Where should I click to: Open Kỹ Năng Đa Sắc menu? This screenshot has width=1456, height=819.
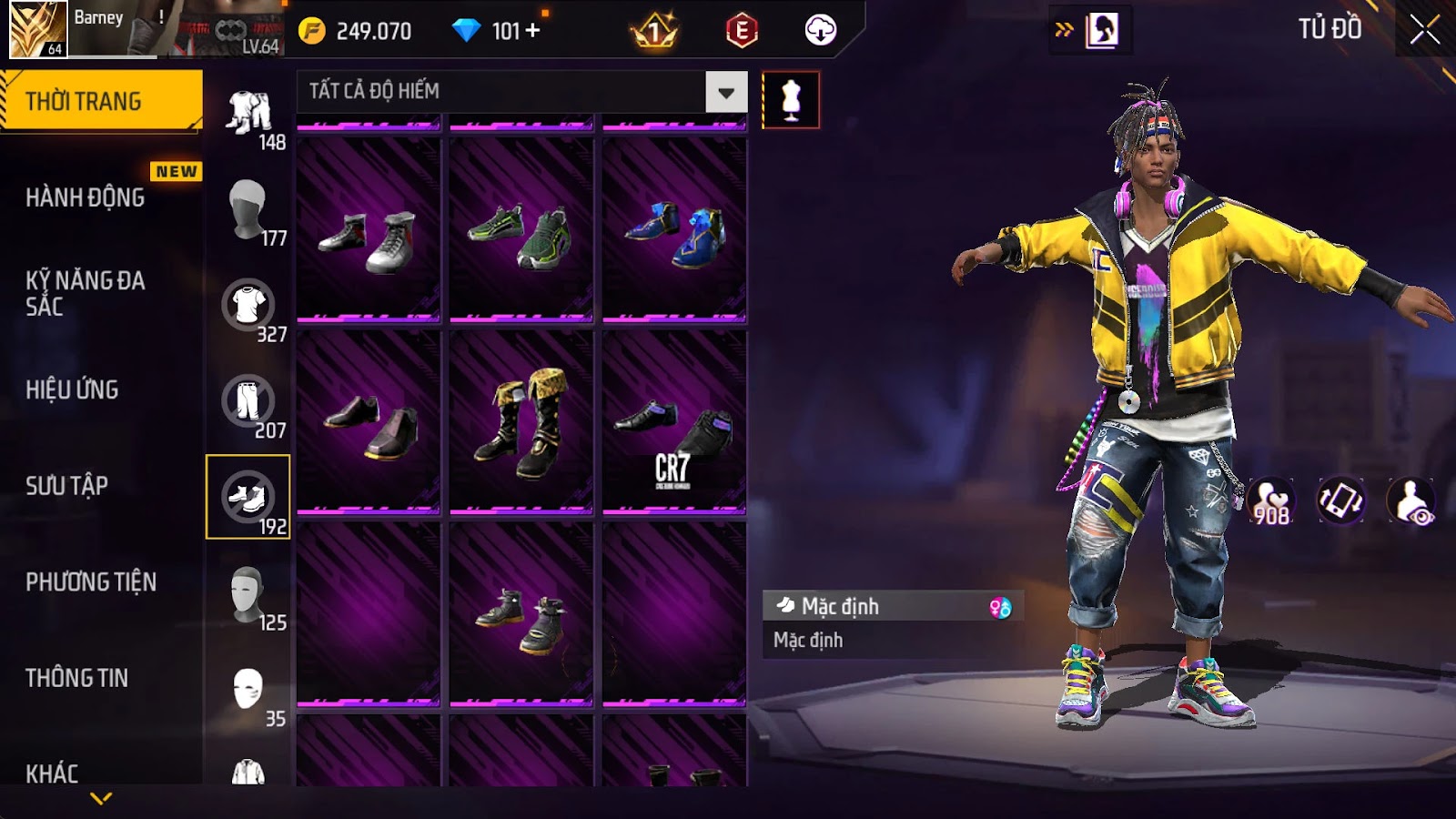86,293
